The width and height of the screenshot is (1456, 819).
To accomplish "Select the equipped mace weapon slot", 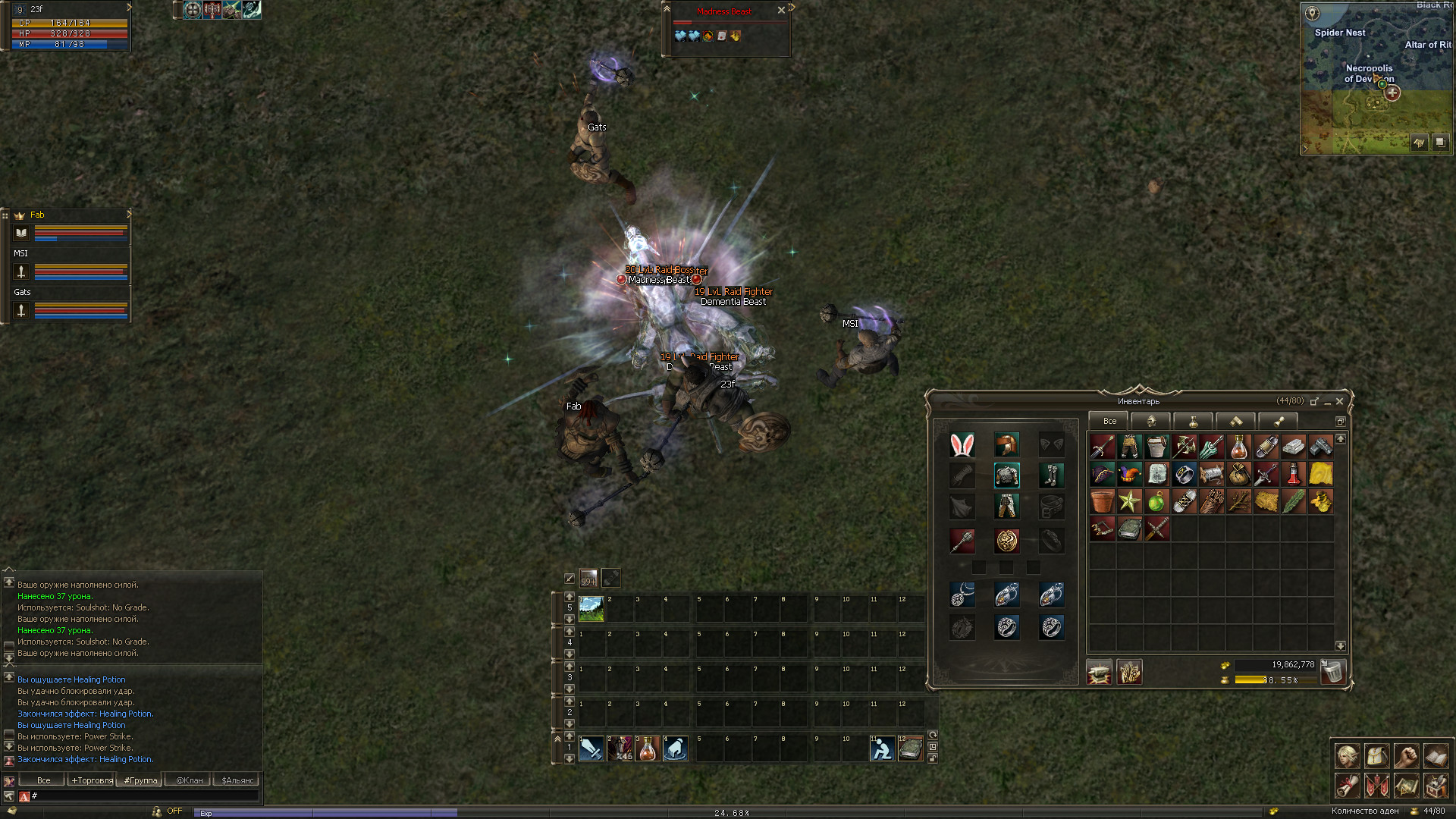I will [962, 541].
